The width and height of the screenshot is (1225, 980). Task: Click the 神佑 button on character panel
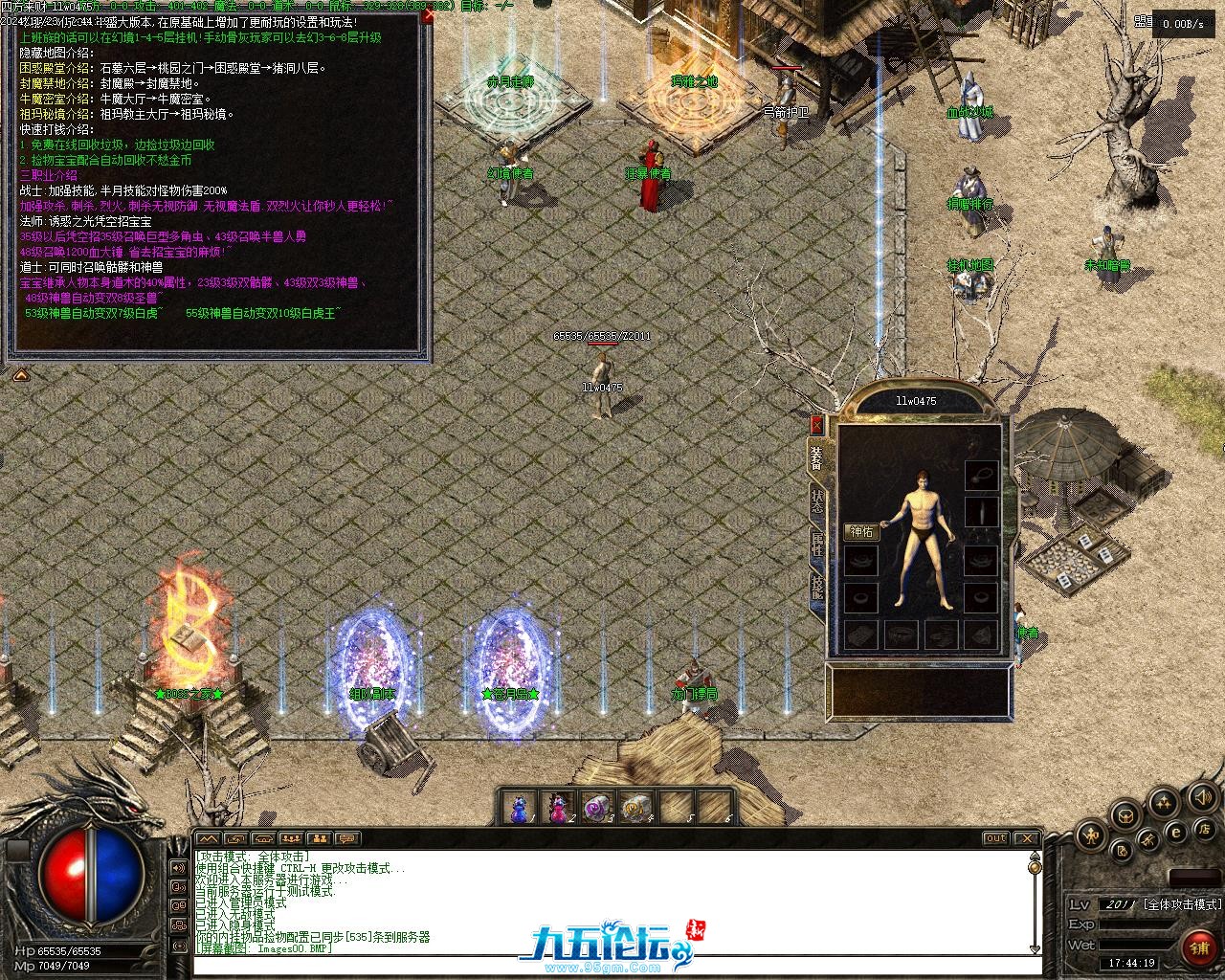click(x=861, y=531)
